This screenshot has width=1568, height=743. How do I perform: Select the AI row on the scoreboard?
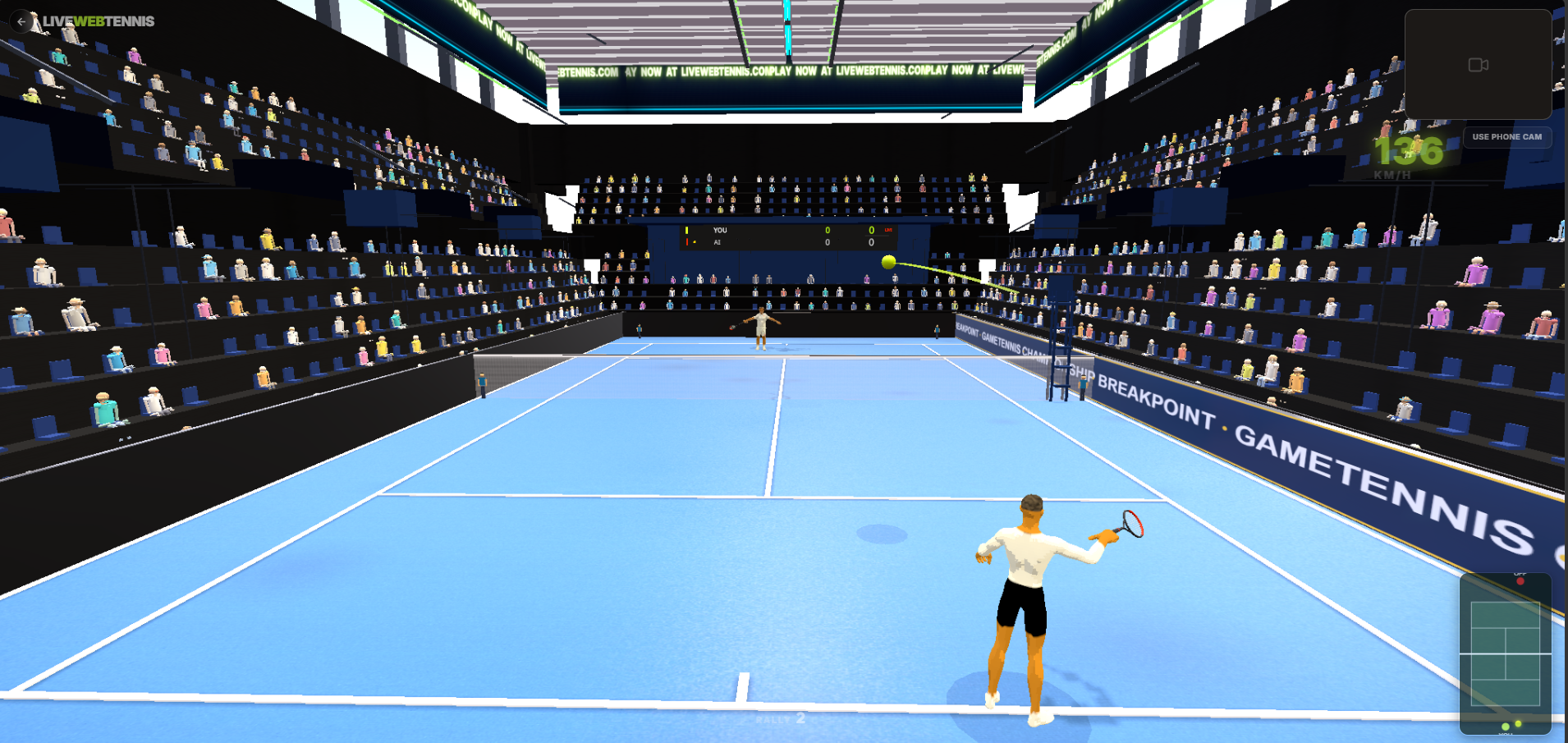coord(719,242)
